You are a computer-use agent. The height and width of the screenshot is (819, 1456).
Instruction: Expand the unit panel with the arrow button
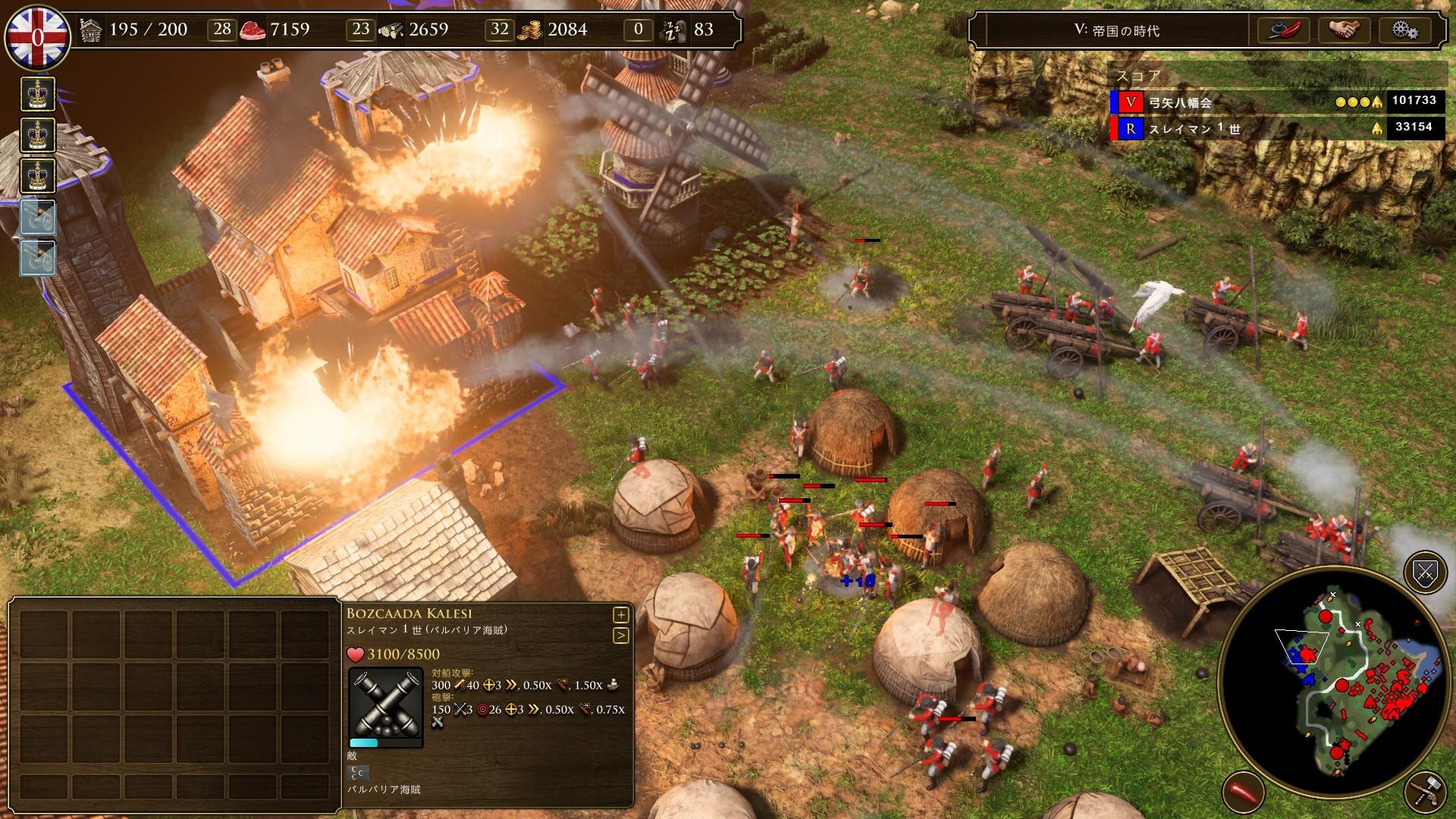620,635
